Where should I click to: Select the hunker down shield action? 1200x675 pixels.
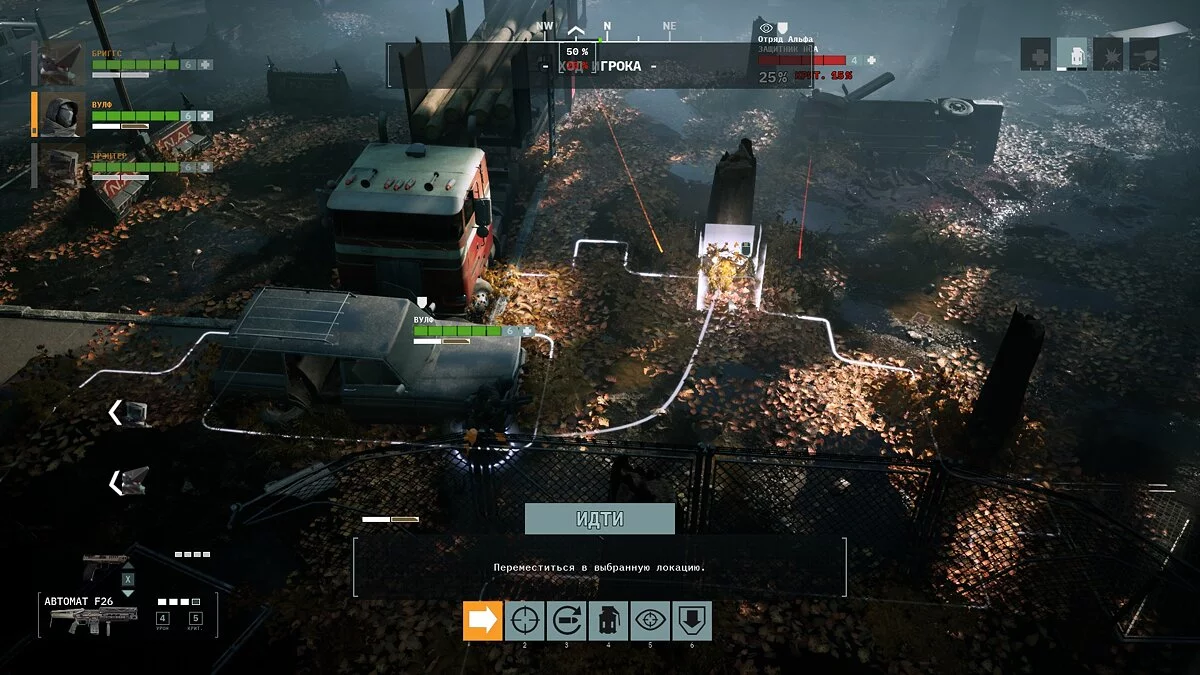click(x=692, y=621)
